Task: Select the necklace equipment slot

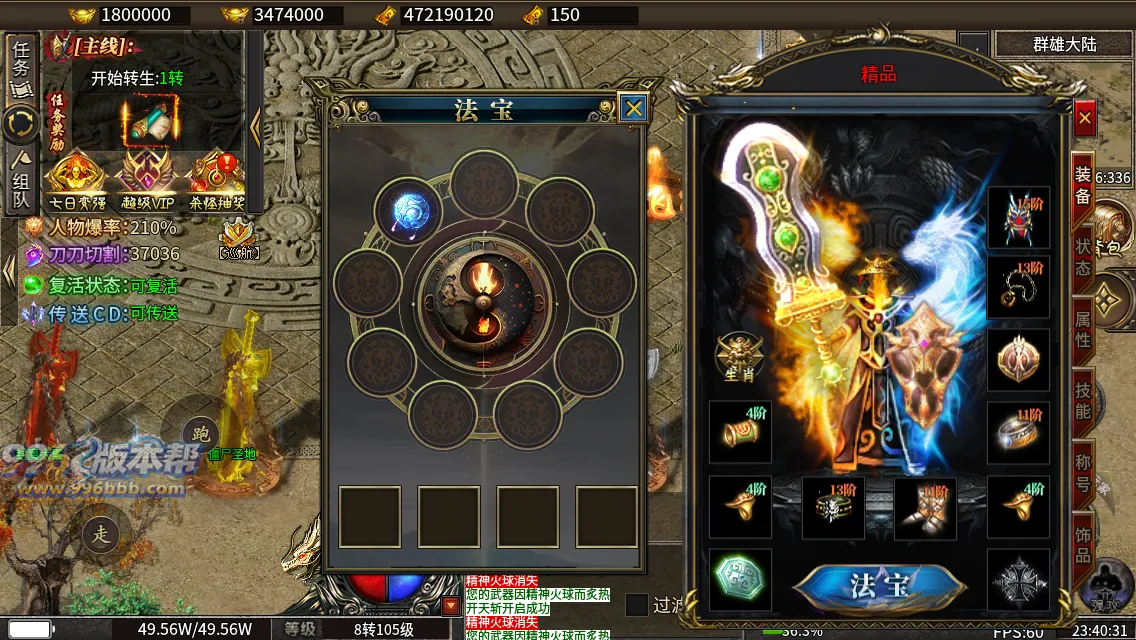Action: point(1019,288)
